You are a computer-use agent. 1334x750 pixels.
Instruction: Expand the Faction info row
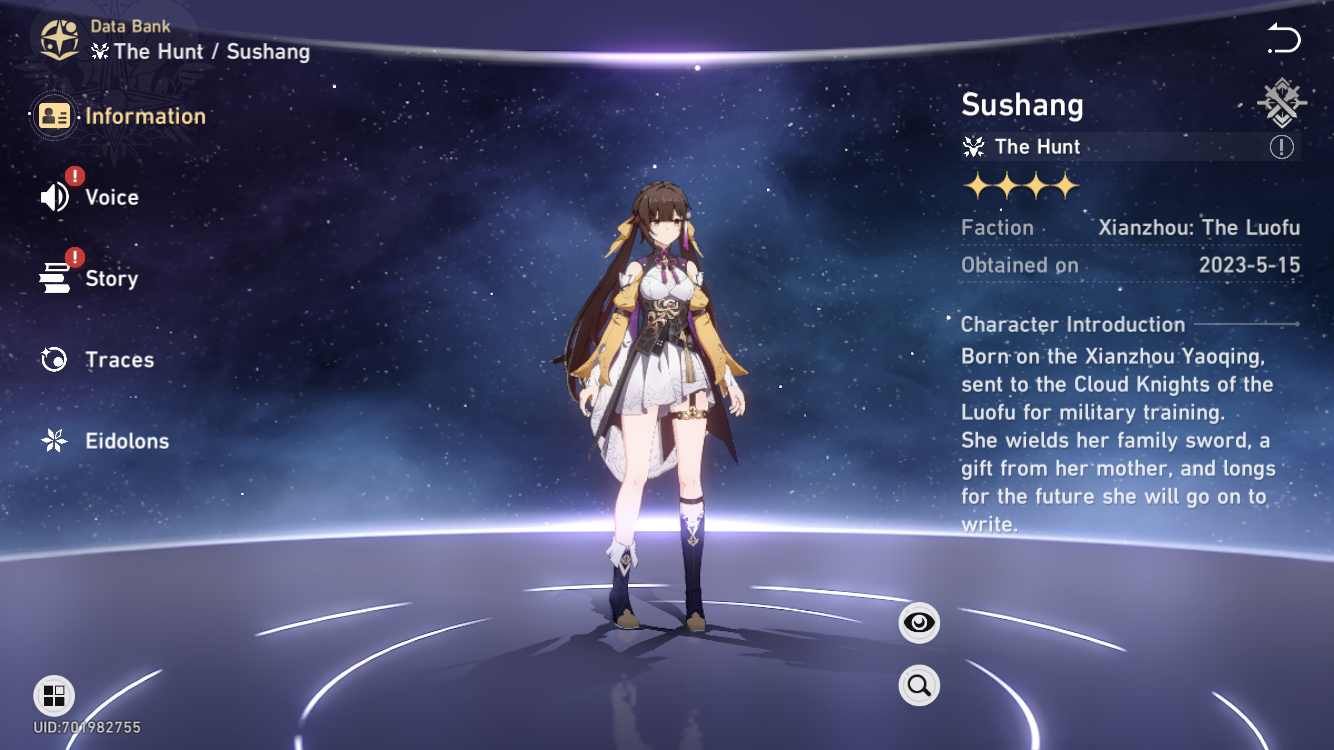[x=1130, y=227]
